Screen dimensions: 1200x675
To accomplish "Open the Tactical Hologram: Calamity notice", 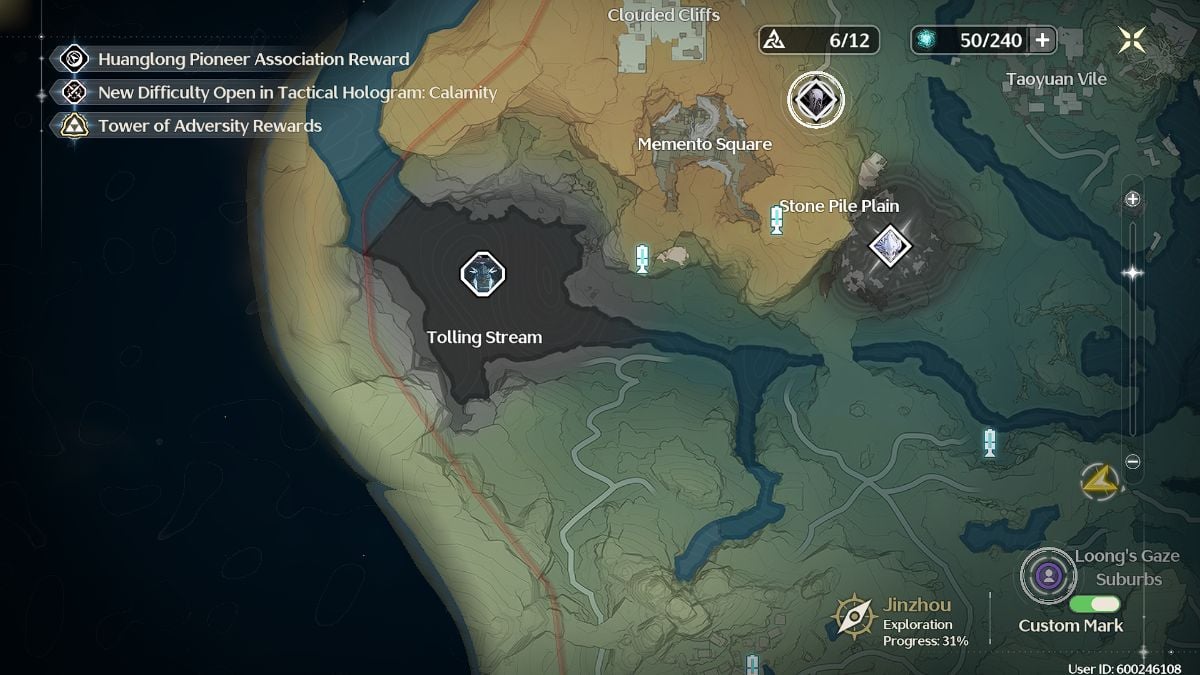I will click(296, 93).
